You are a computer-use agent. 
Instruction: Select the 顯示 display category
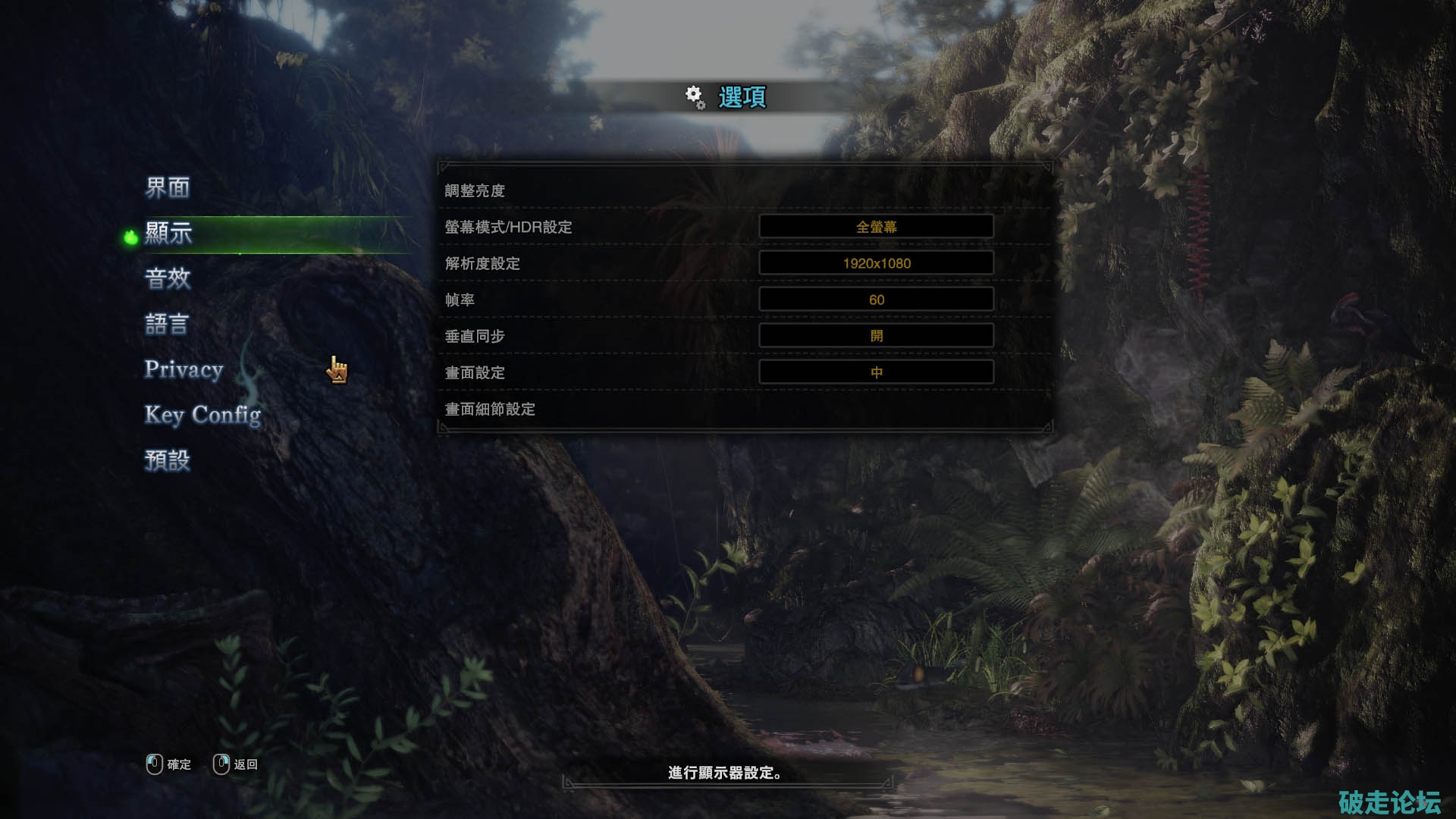coord(169,233)
